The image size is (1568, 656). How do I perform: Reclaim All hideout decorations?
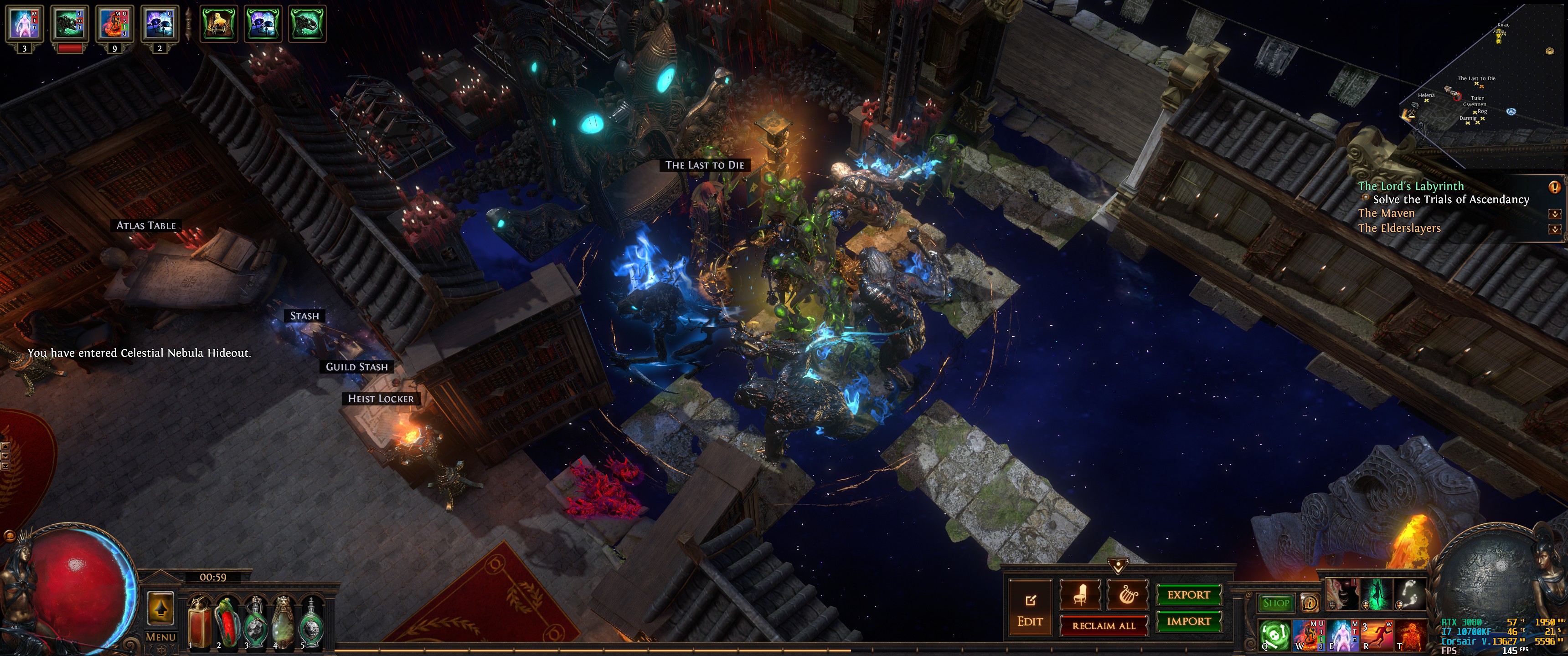pyautogui.click(x=1103, y=625)
